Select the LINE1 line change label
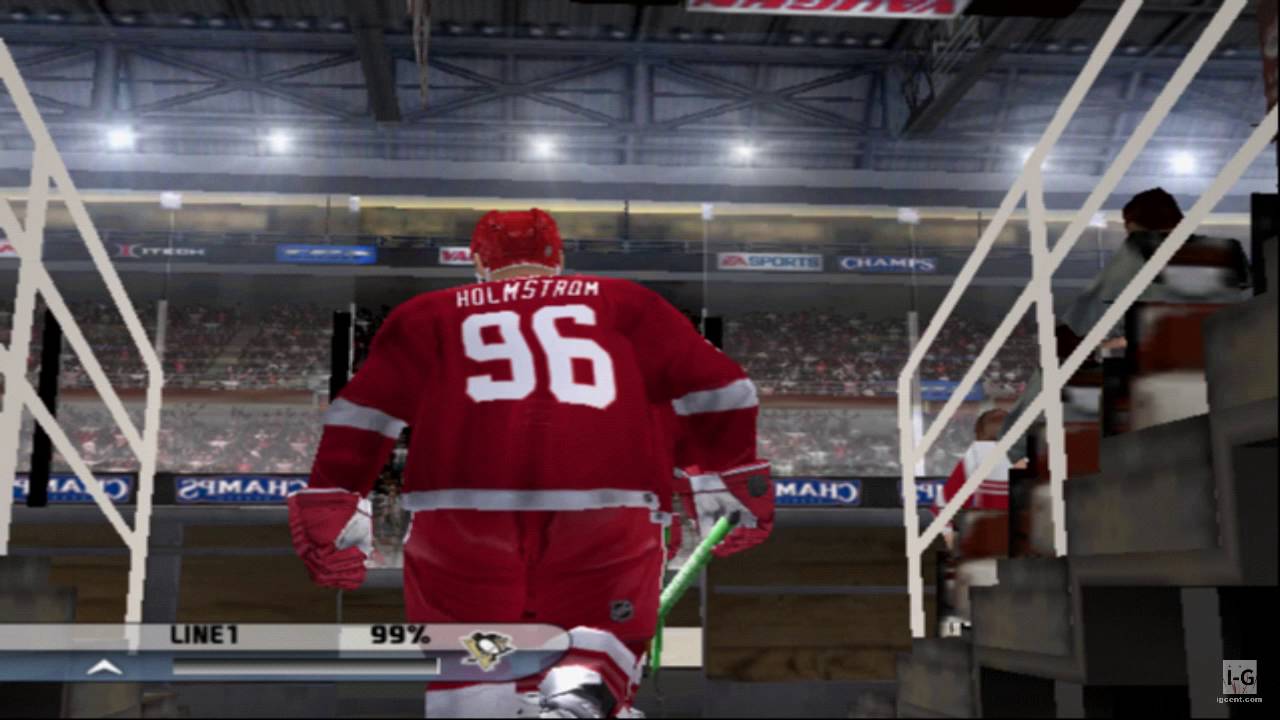 pyautogui.click(x=205, y=635)
